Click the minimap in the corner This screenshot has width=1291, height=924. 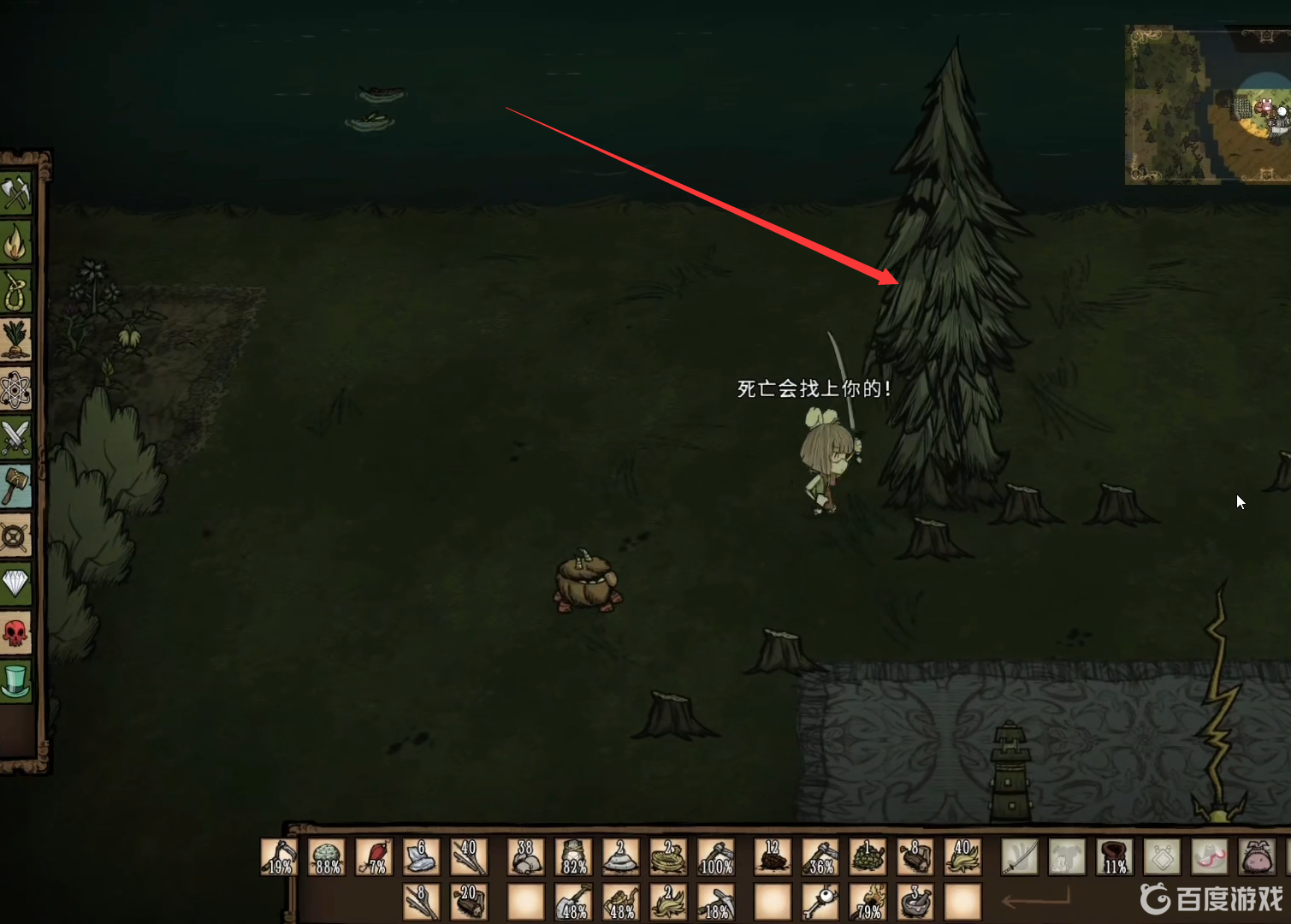coord(1207,104)
